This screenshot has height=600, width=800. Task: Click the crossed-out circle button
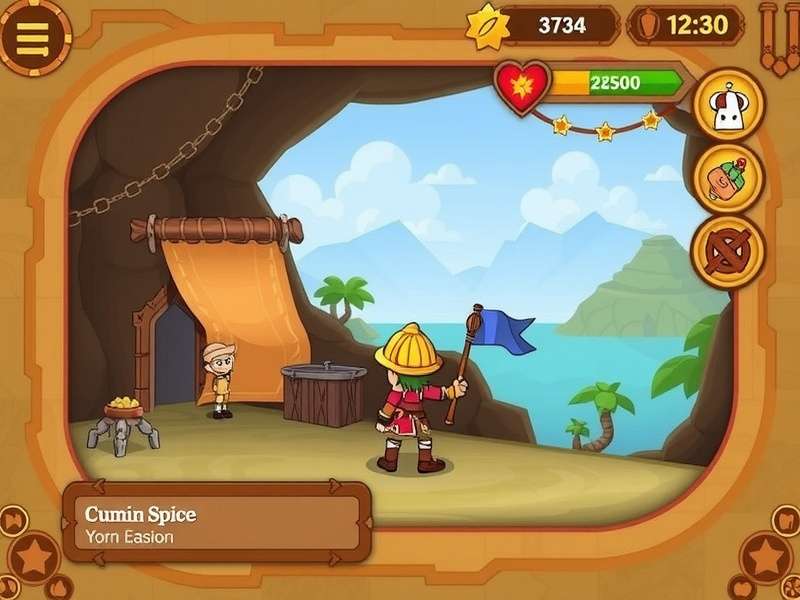click(727, 250)
